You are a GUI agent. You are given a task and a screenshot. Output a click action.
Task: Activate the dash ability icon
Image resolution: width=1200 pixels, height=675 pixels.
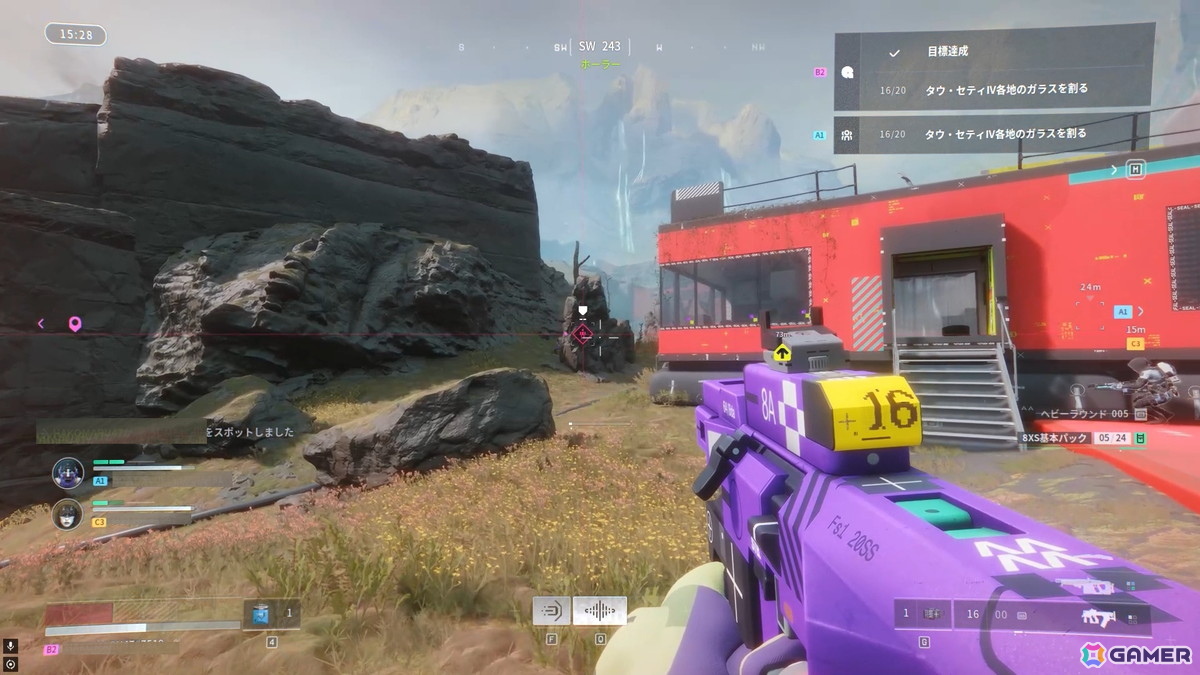click(x=551, y=610)
